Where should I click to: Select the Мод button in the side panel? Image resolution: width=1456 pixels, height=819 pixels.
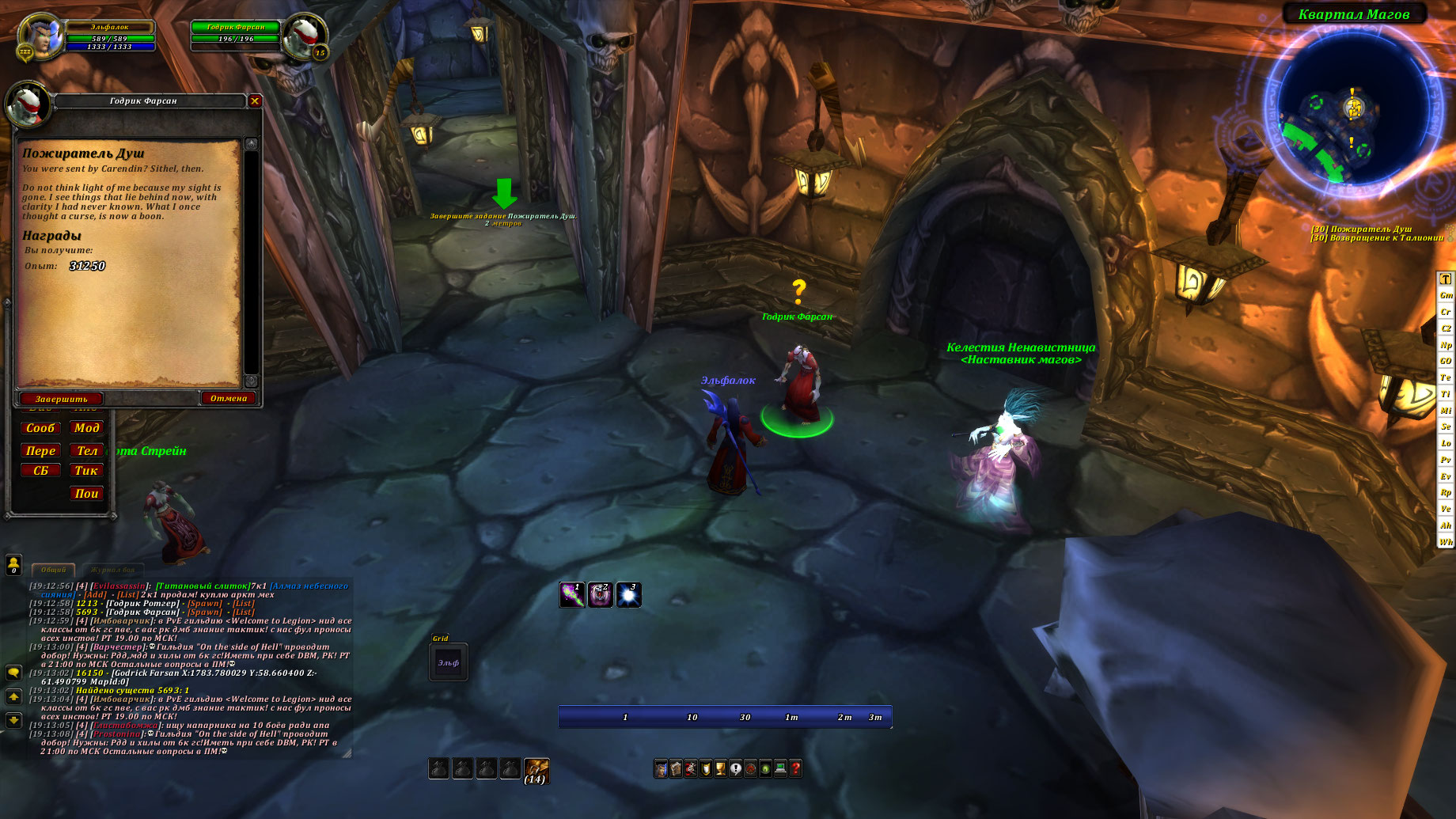pyautogui.click(x=86, y=428)
